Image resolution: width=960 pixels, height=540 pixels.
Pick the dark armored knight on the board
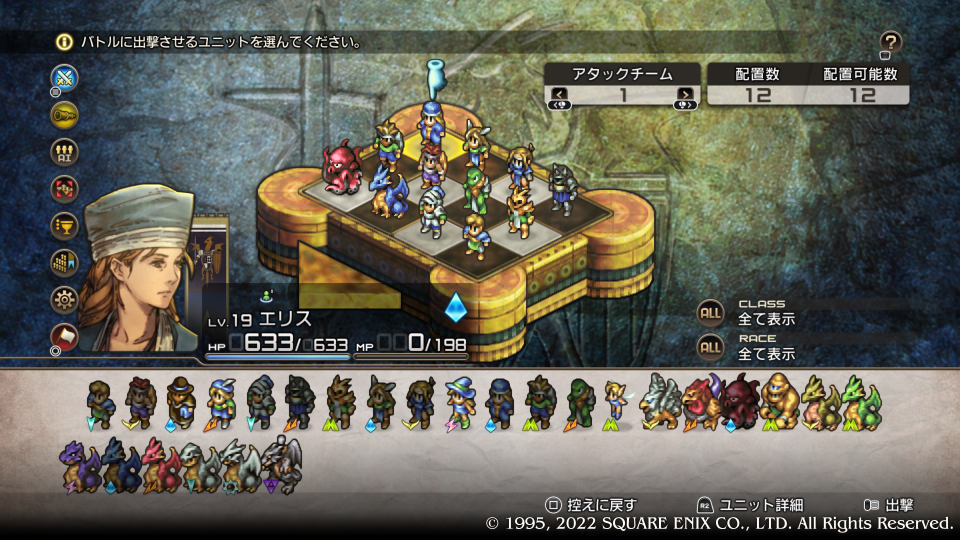[562, 188]
